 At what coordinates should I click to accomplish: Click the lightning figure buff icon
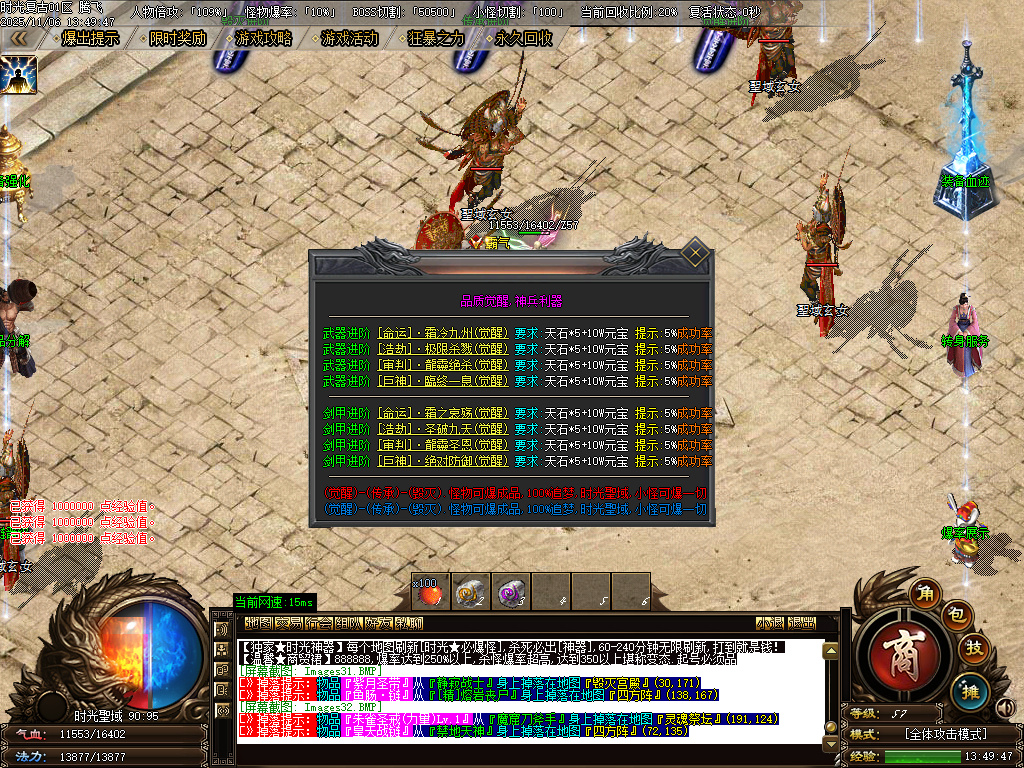(18, 74)
